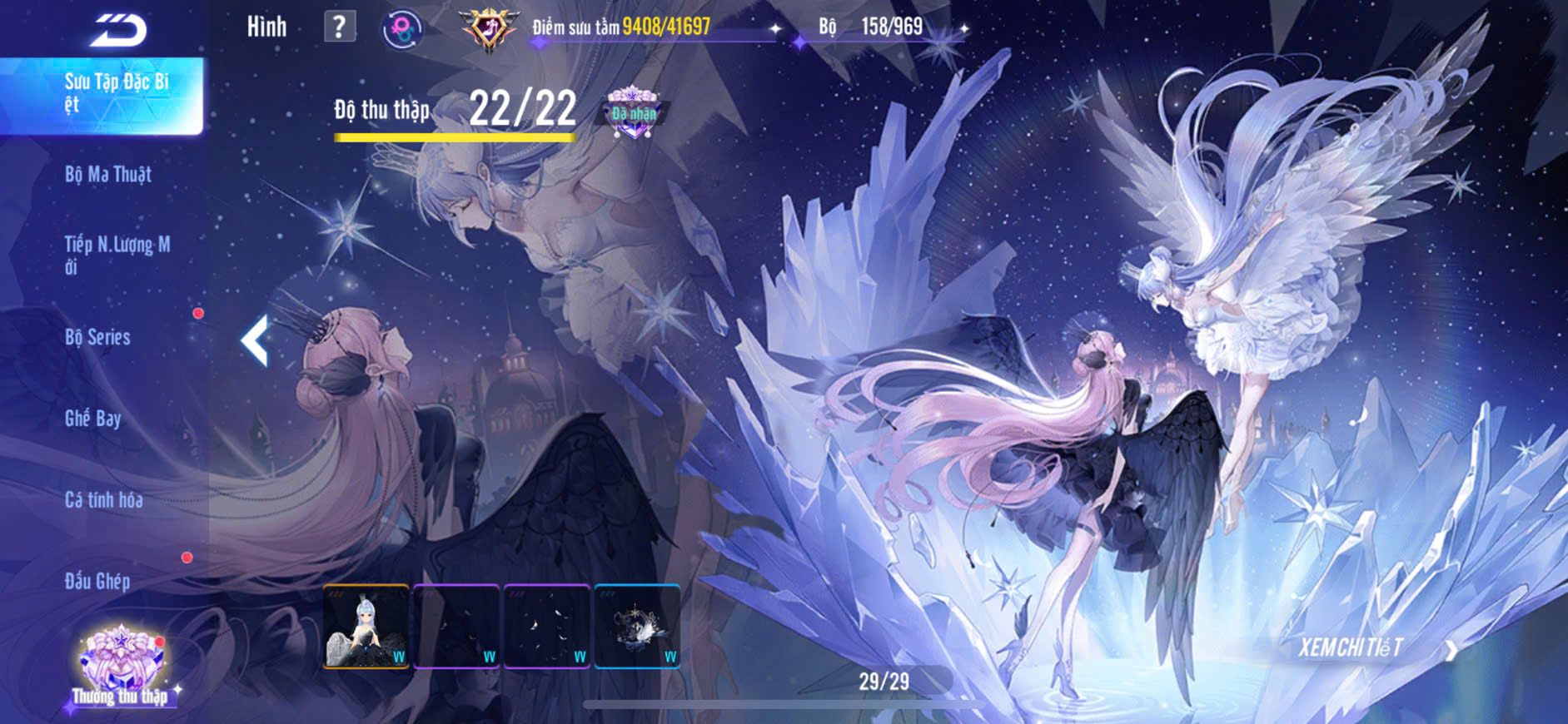Open the Đấu Ghép category

pos(97,581)
